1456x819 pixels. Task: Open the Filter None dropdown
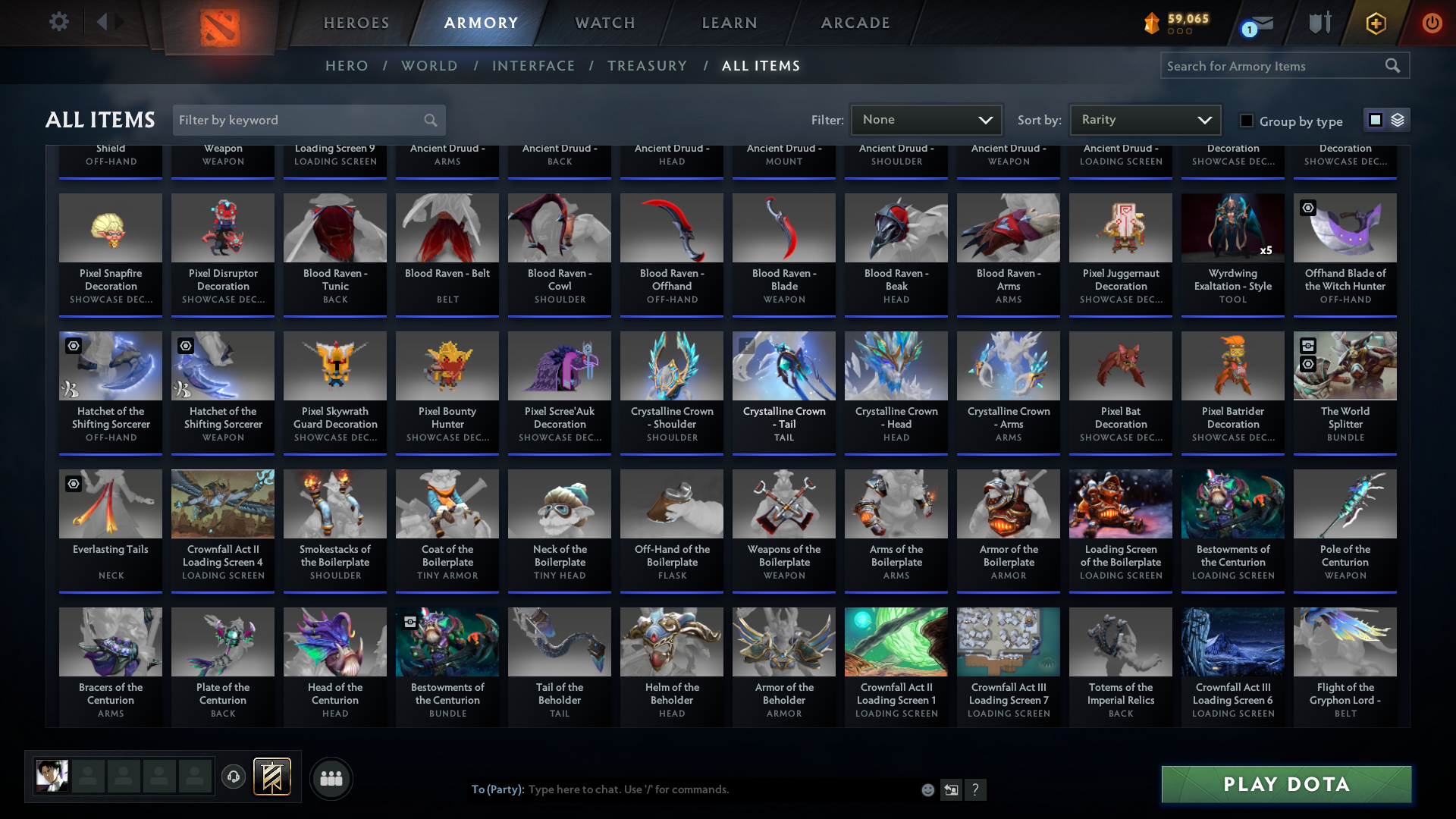926,119
